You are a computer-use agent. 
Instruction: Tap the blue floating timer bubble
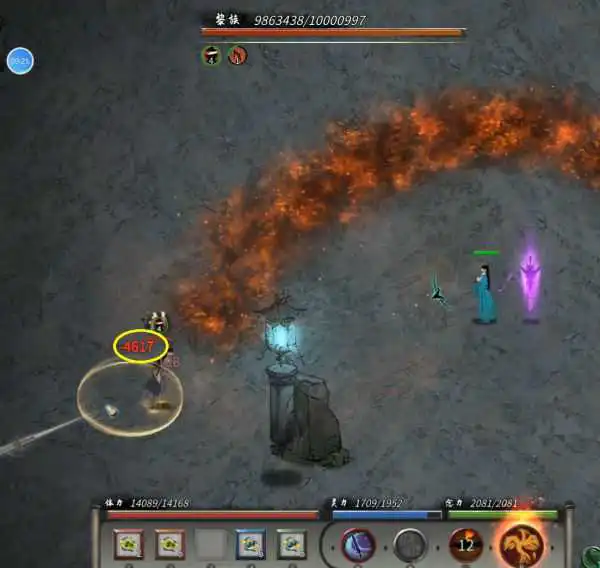click(20, 61)
